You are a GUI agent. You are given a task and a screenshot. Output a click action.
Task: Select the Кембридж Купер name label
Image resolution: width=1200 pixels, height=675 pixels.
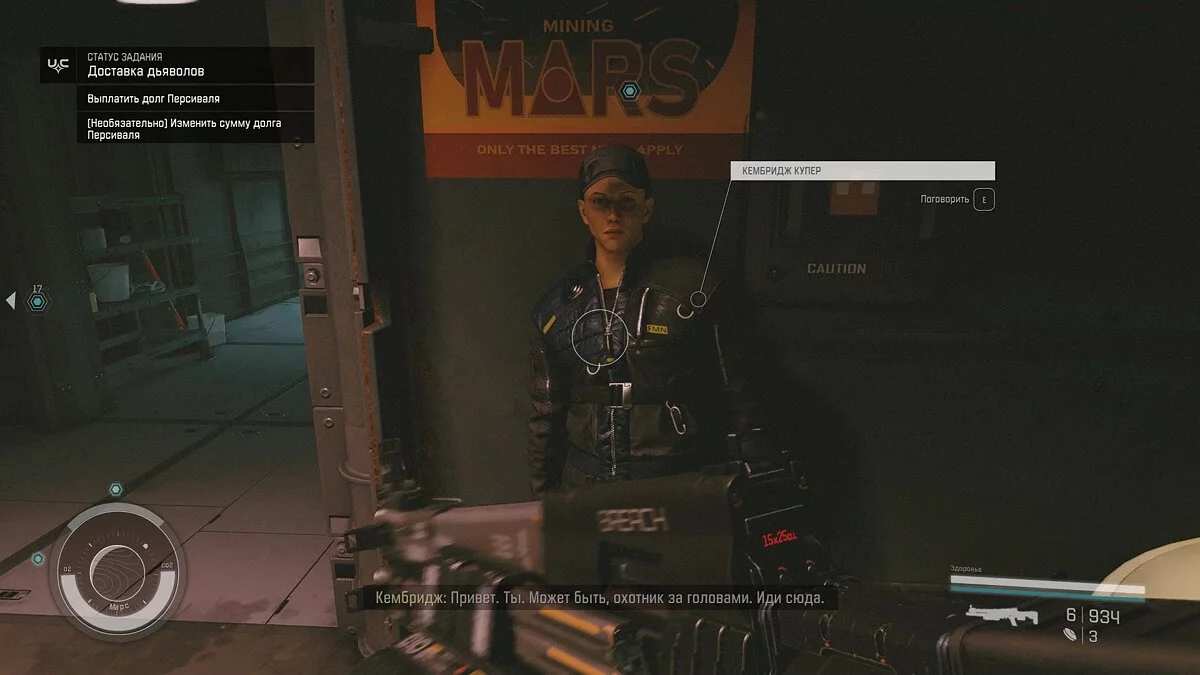tap(862, 171)
